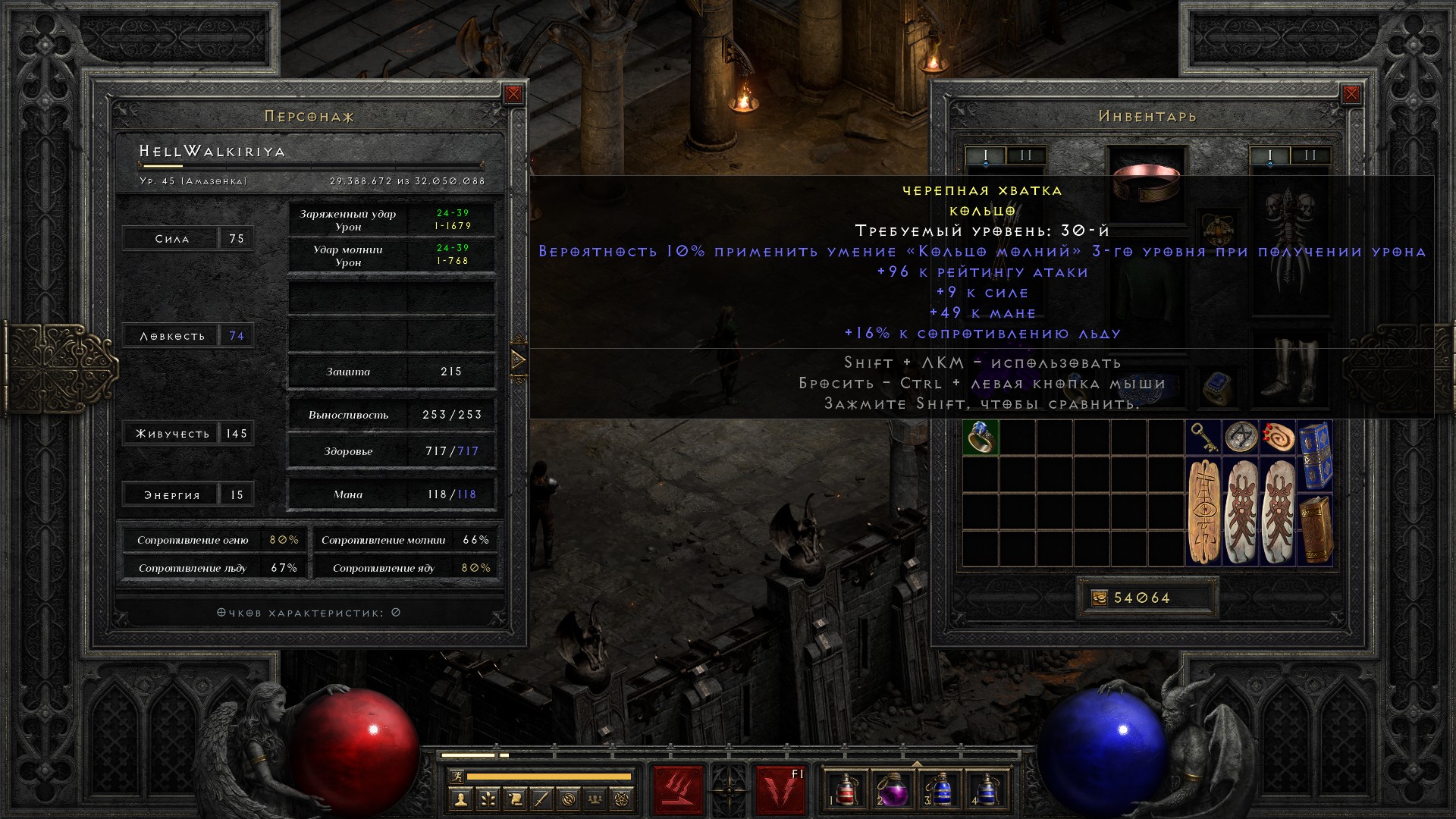This screenshot has width=1456, height=819.
Task: Use the red potion in belt slot 1
Action: click(x=843, y=790)
